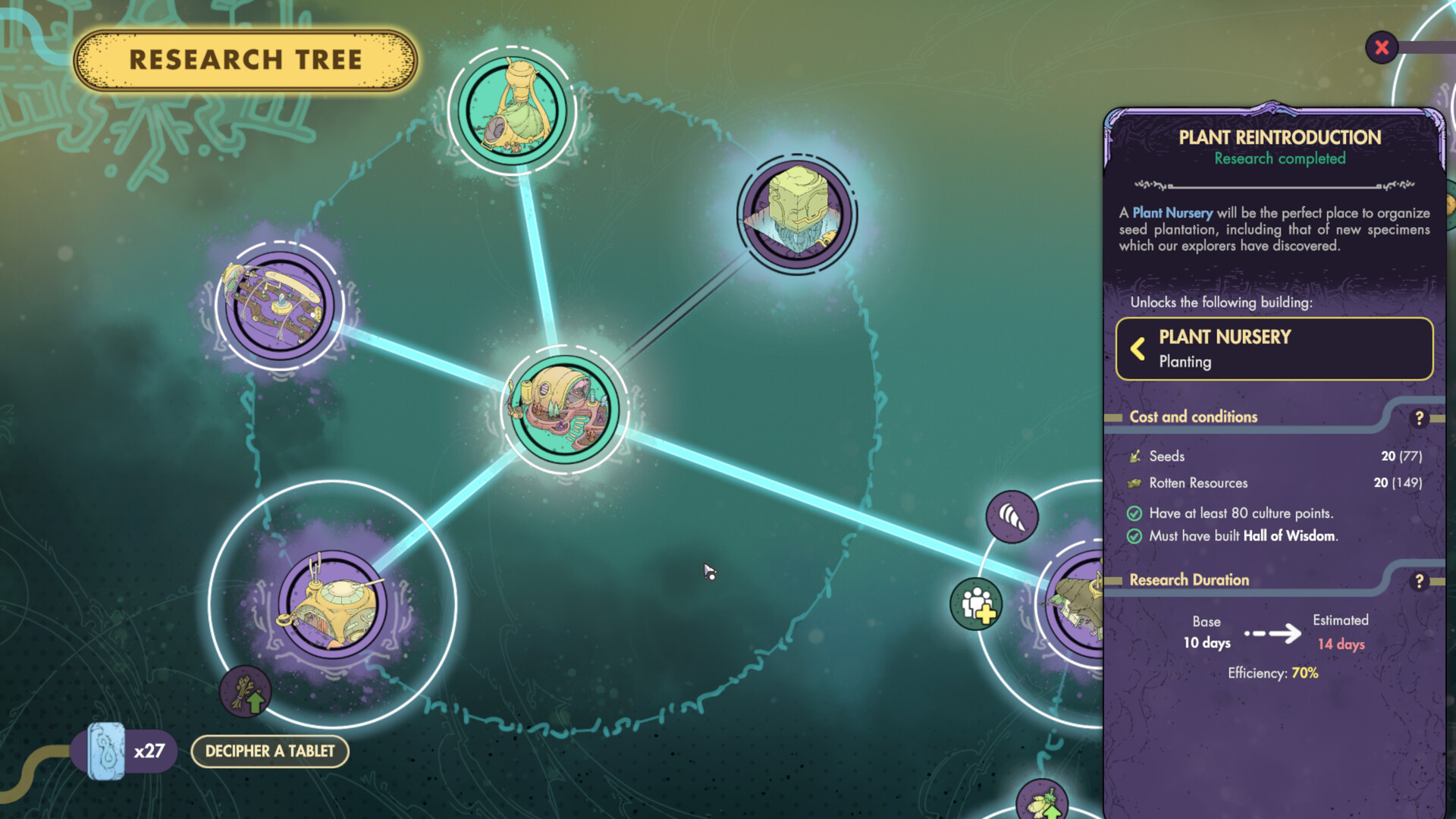Click the Seeds resource icon
Viewport: 1456px width, 819px height.
point(1134,456)
